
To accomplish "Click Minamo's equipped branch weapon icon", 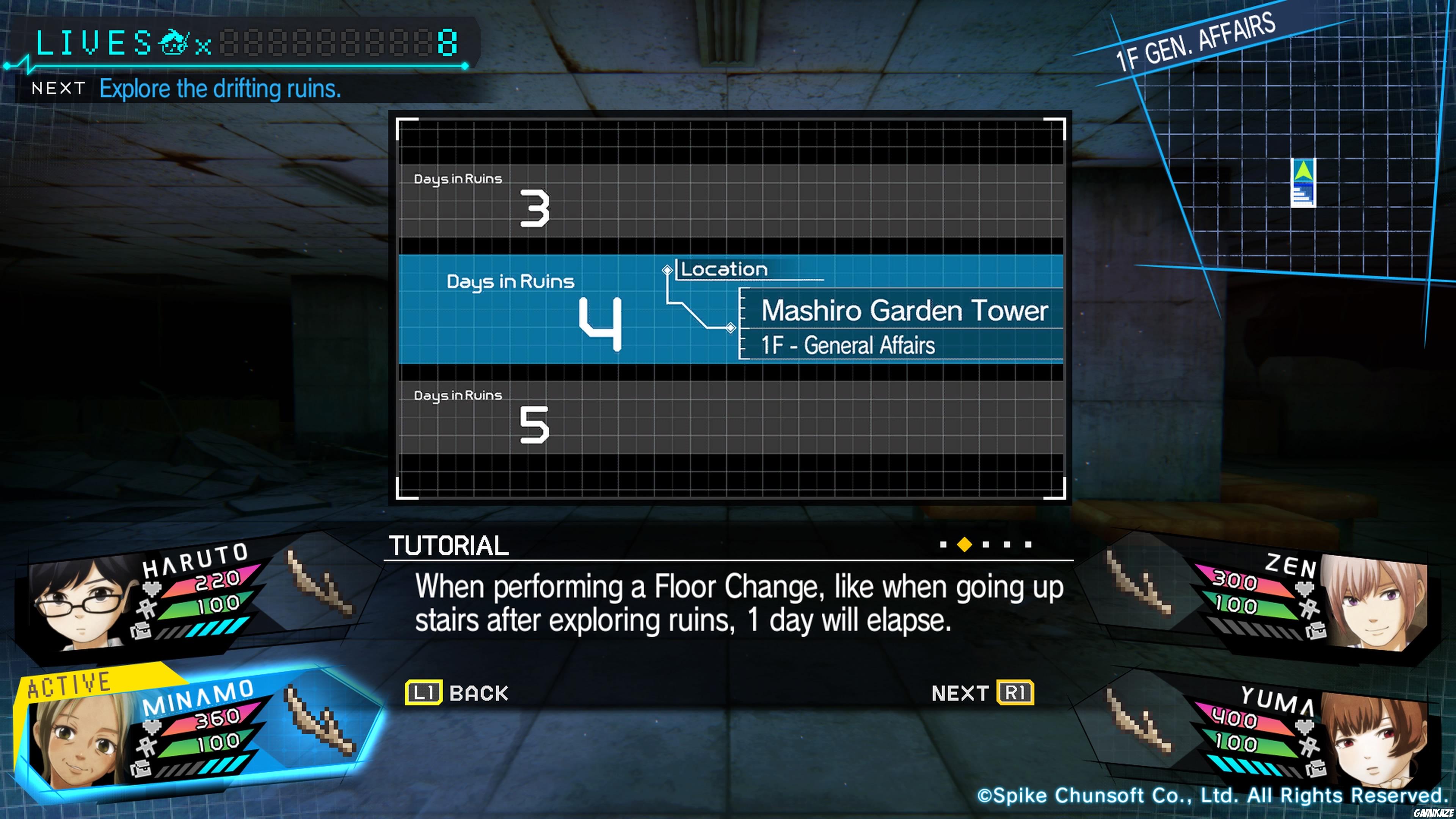I will pyautogui.click(x=320, y=721).
